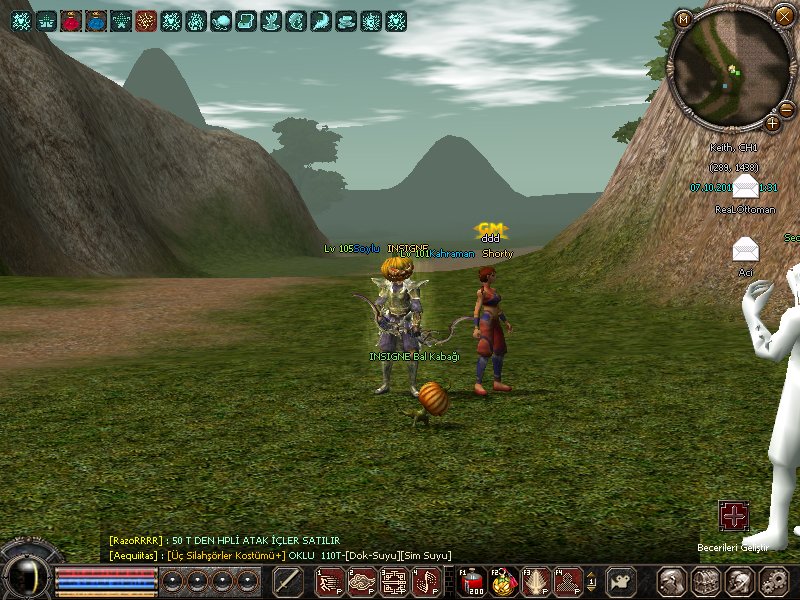Screen dimensions: 800x600
Task: Activate the first skill in quickslot 1
Action: pos(331,580)
